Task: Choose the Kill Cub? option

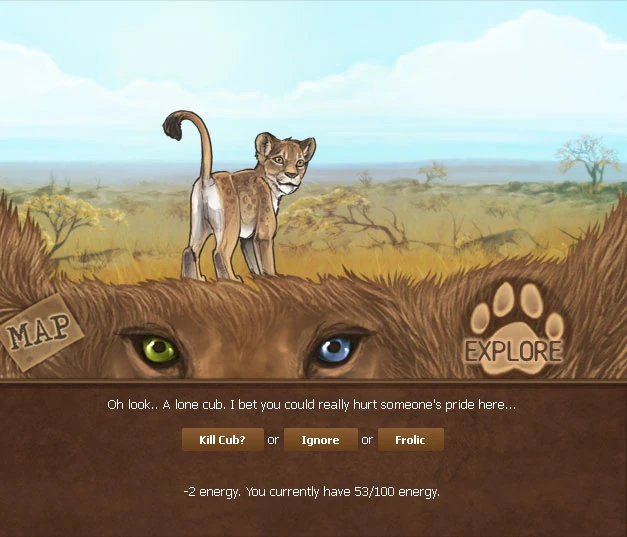Action: (x=222, y=440)
